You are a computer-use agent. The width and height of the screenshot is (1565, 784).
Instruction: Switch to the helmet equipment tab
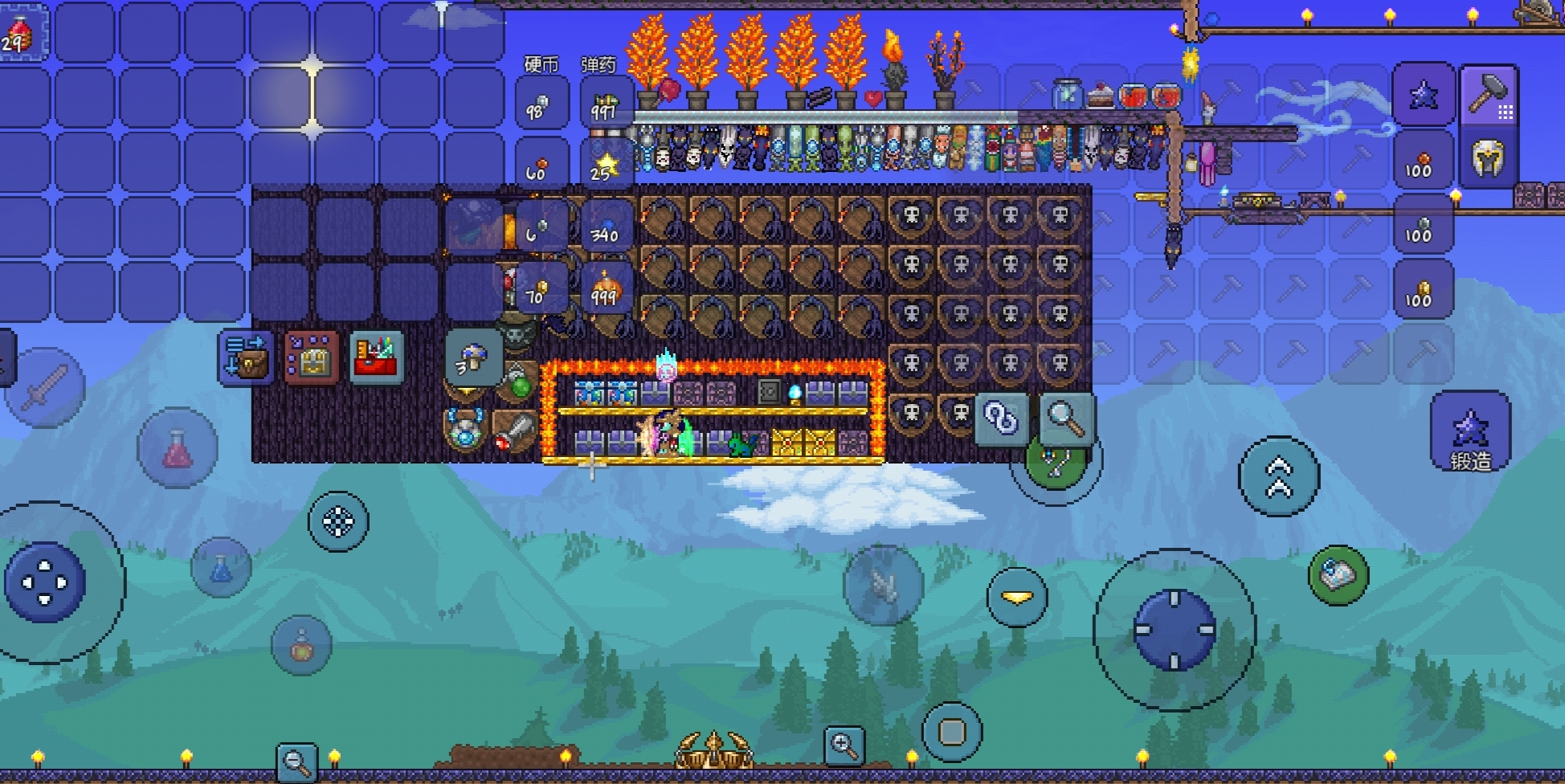[1488, 158]
